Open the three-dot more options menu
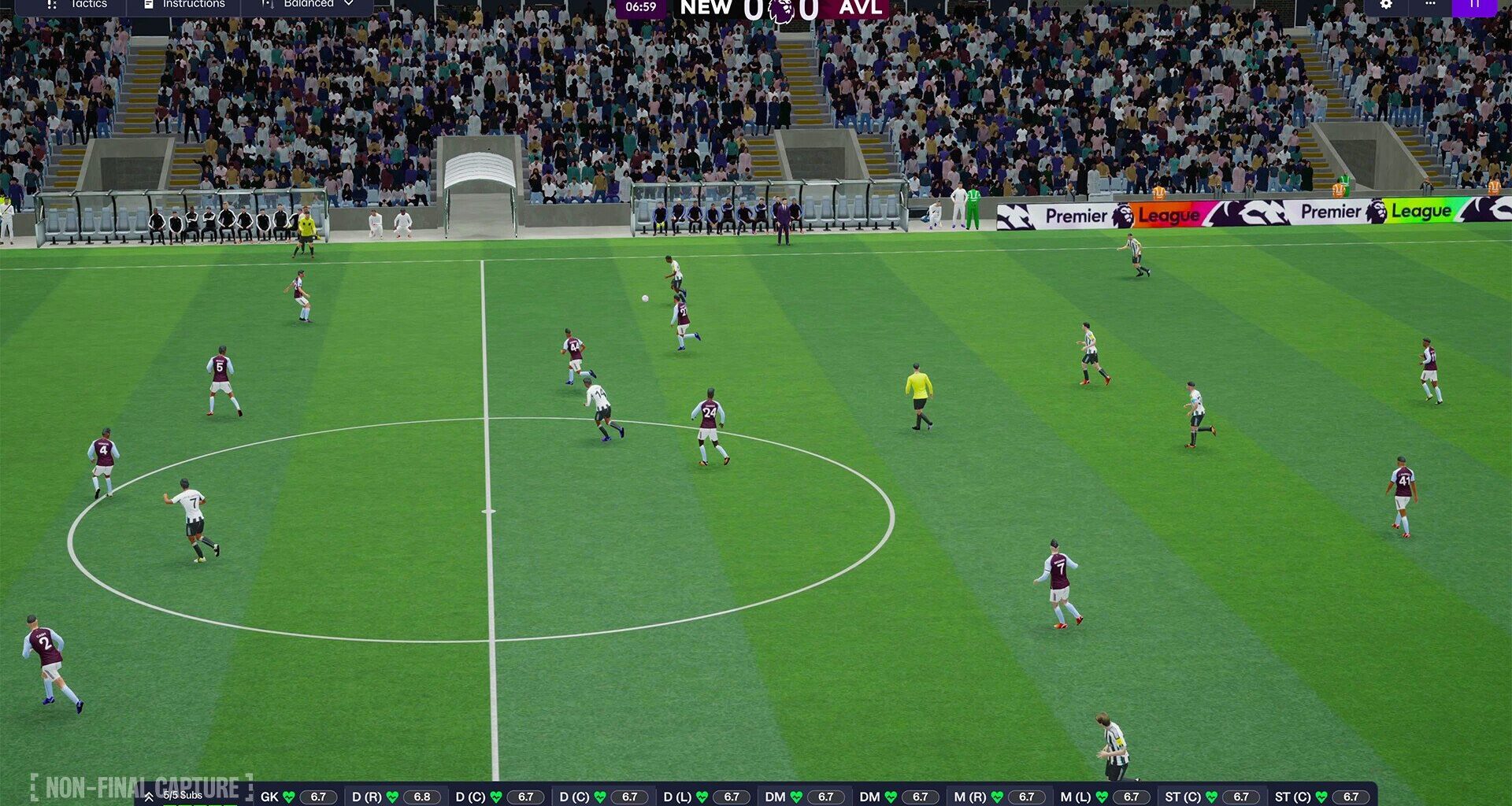The height and width of the screenshot is (806, 1512). click(x=1430, y=5)
